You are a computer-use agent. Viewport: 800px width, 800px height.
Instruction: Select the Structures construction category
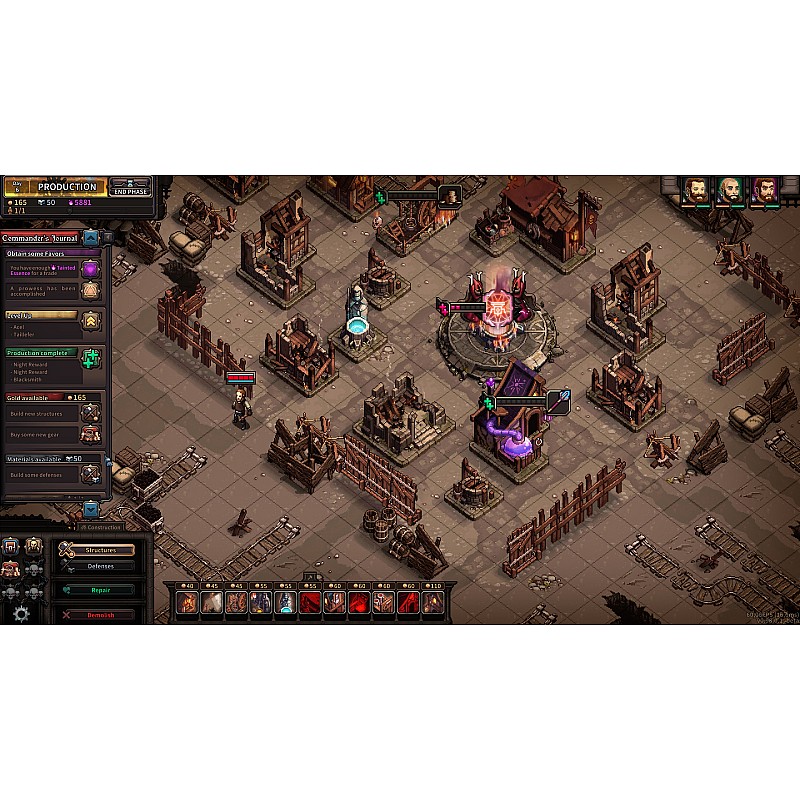(x=98, y=550)
